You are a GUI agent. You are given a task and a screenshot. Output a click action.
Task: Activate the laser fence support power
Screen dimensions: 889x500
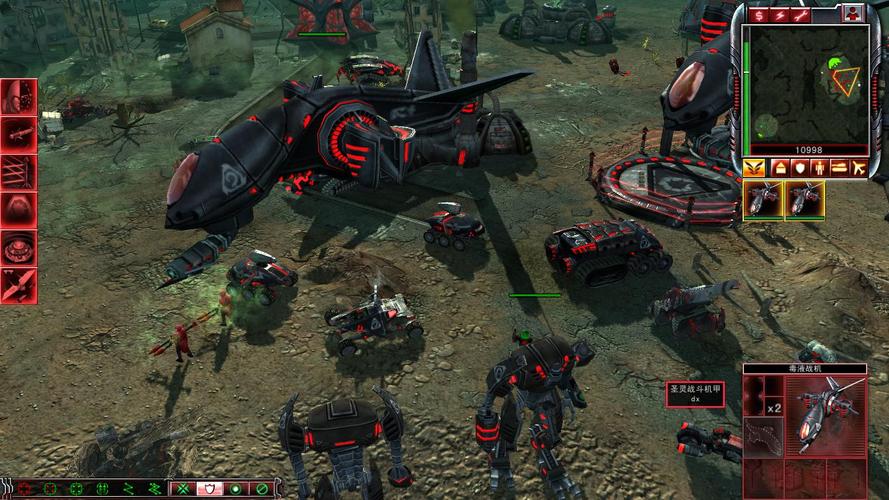(x=19, y=171)
